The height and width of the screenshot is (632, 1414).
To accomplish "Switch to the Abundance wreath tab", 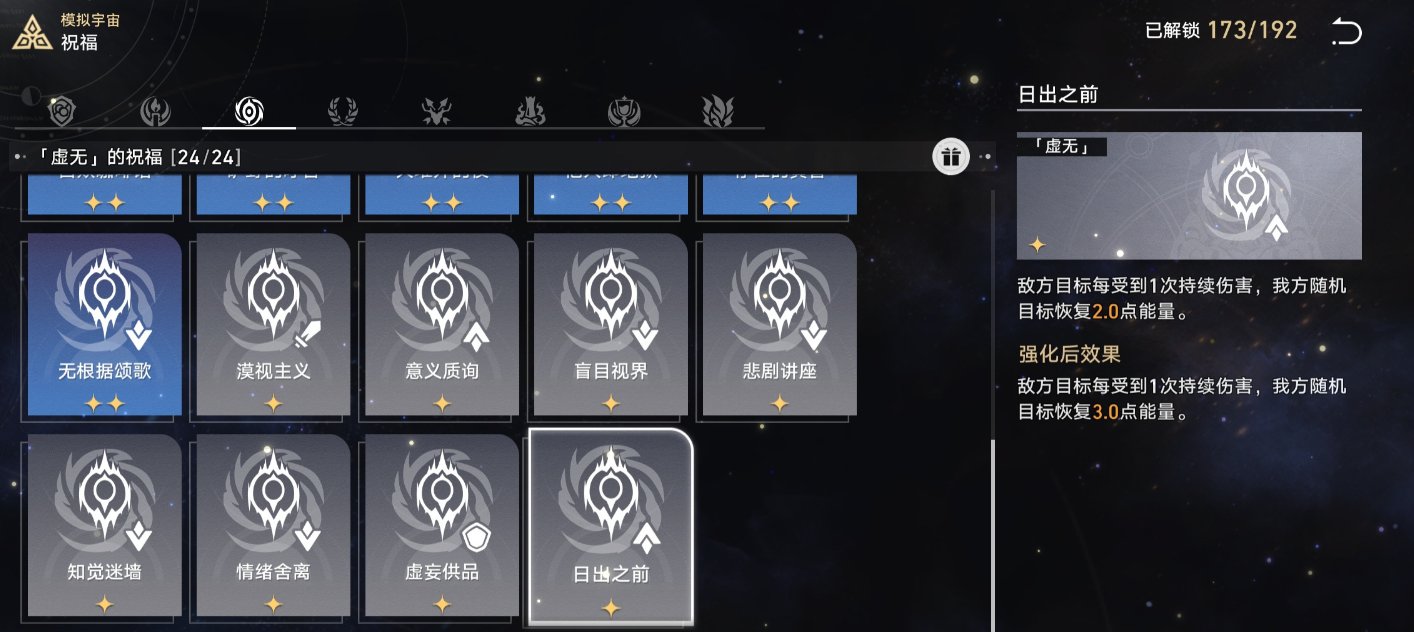I will (x=342, y=111).
